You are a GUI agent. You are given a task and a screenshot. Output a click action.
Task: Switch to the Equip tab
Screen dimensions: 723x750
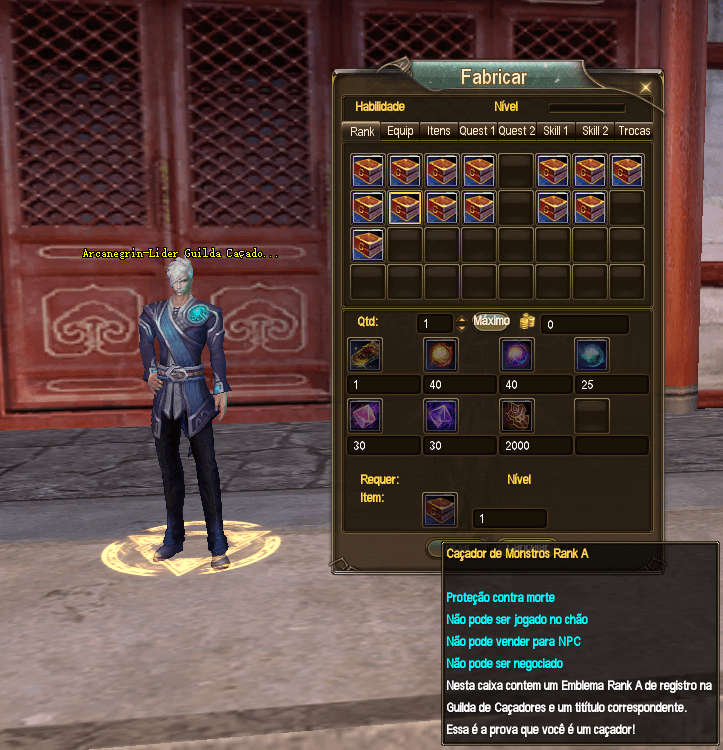pos(400,131)
